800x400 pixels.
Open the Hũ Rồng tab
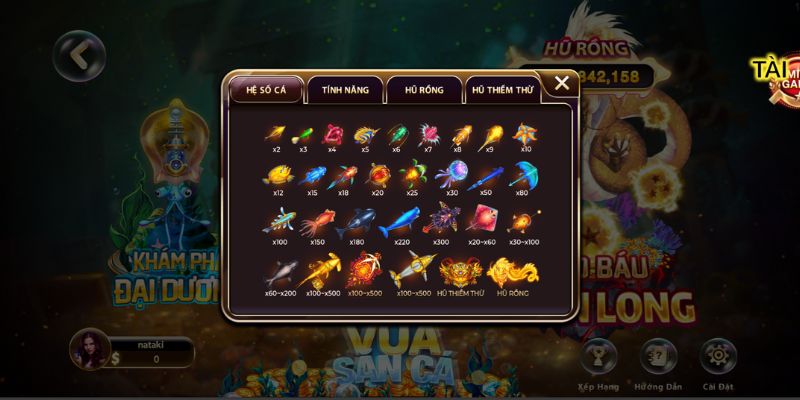click(x=422, y=90)
